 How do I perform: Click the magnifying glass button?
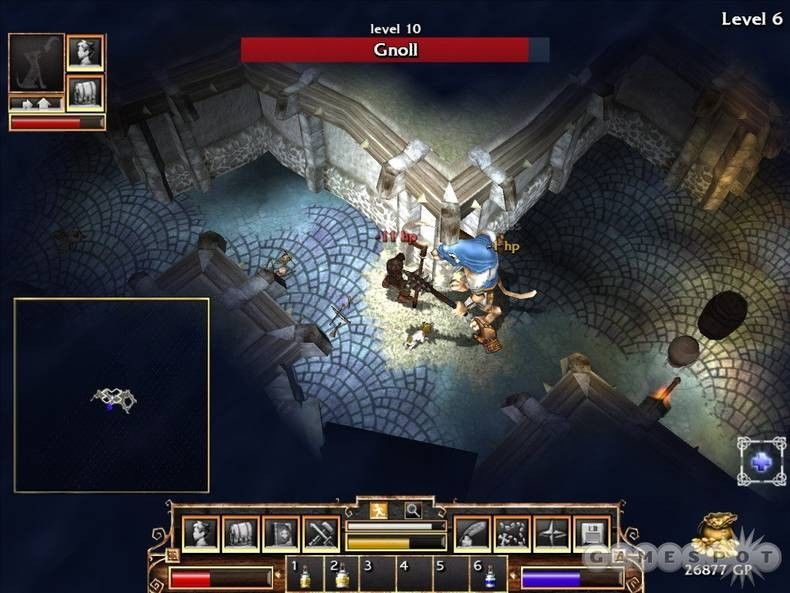pos(411,510)
